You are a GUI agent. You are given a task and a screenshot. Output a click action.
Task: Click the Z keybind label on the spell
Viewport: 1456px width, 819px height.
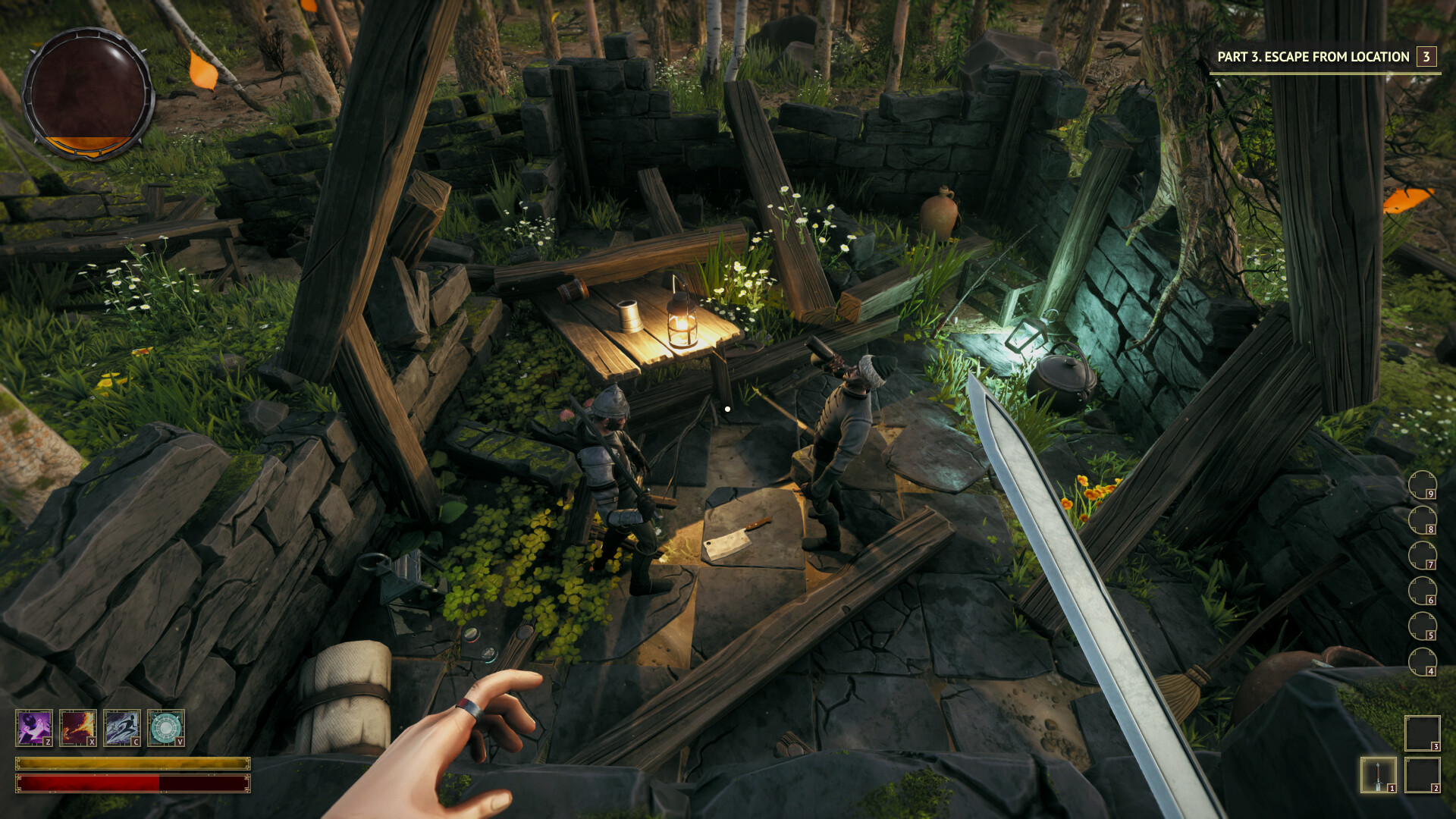[49, 742]
